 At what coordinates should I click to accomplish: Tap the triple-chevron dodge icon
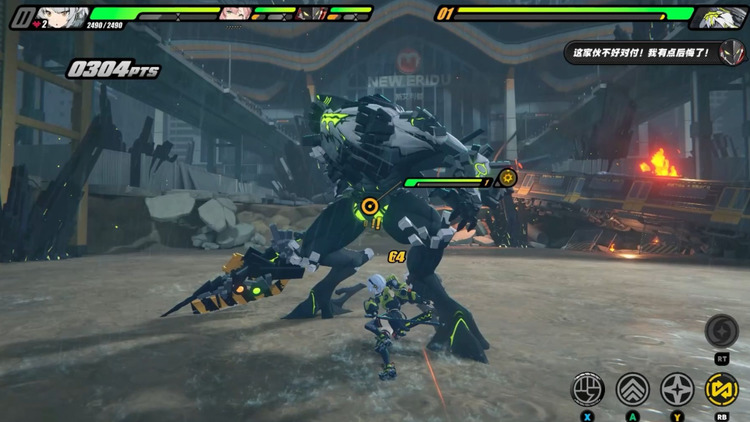(x=633, y=389)
